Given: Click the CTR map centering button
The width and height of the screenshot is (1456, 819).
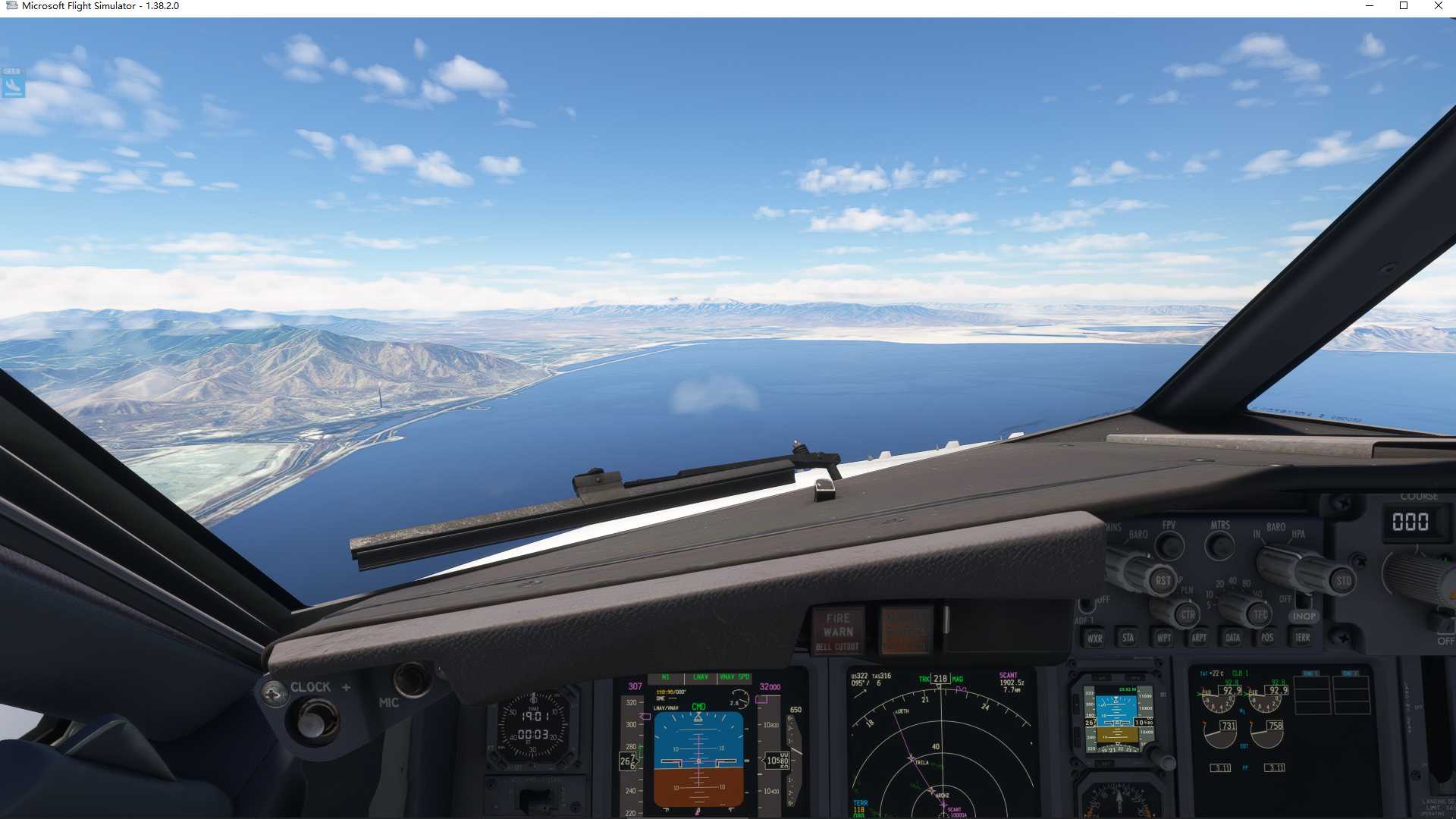Looking at the screenshot, I should point(1188,615).
